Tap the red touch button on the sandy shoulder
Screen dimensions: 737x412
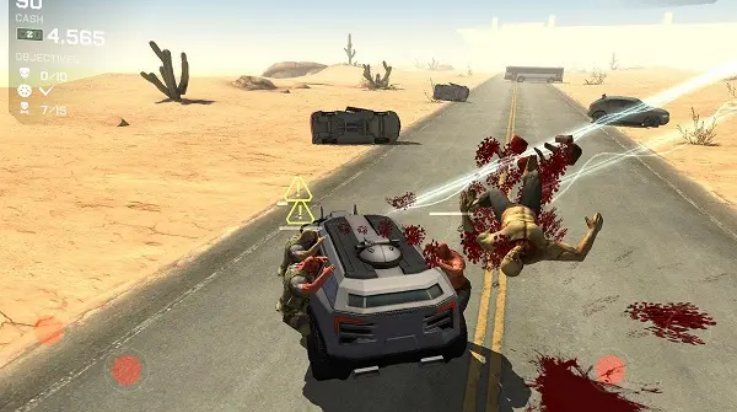point(49,330)
